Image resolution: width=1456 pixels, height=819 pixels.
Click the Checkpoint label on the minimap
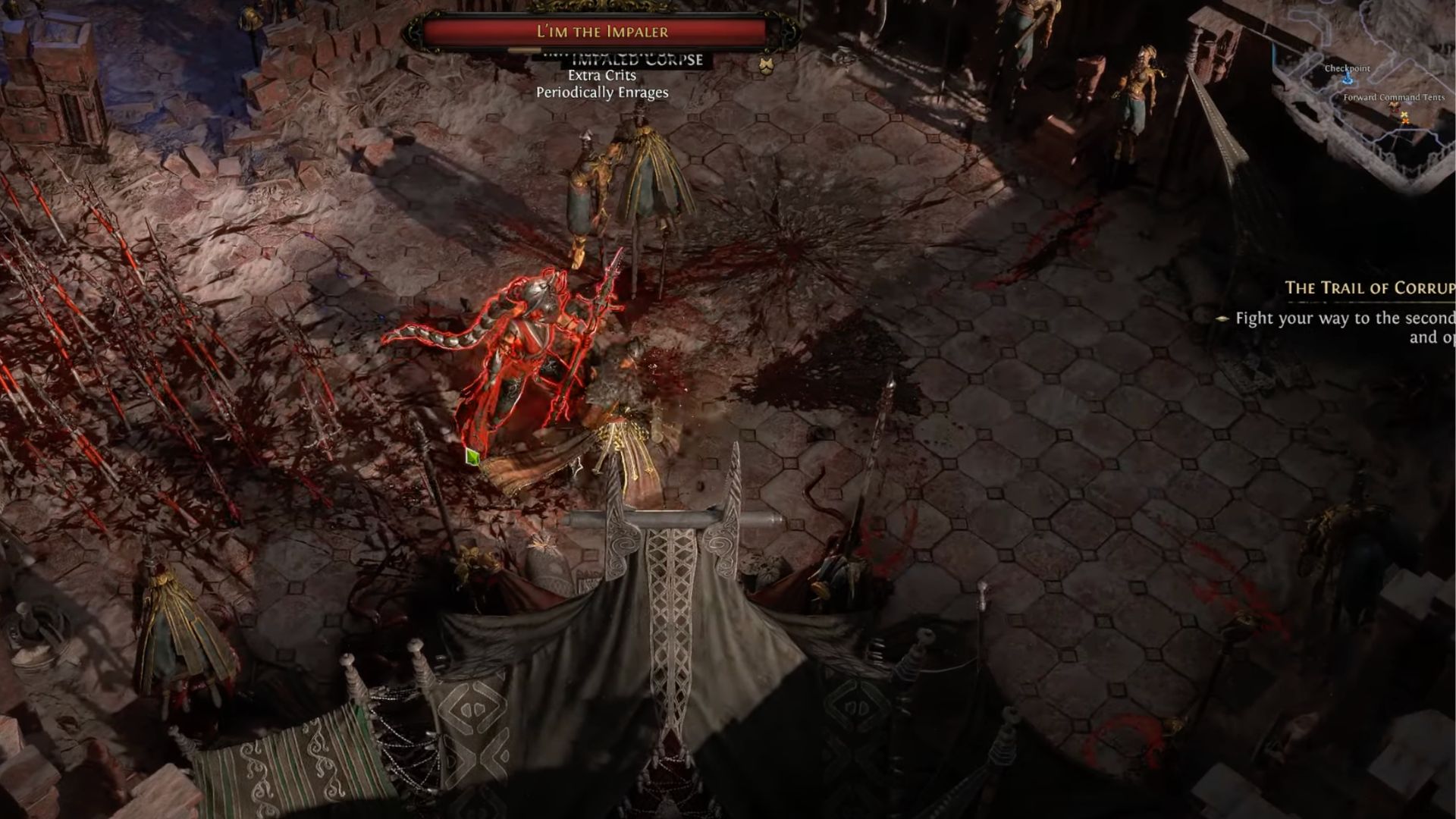(1347, 68)
